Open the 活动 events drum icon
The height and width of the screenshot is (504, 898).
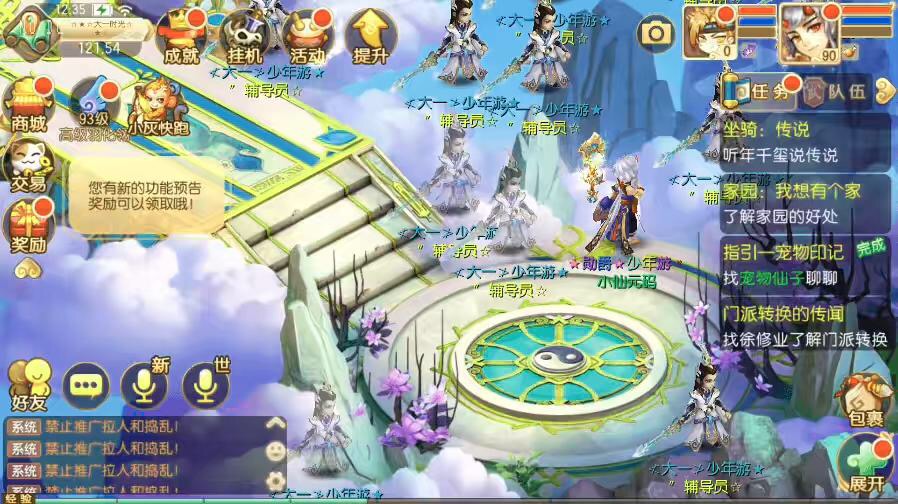(x=305, y=39)
